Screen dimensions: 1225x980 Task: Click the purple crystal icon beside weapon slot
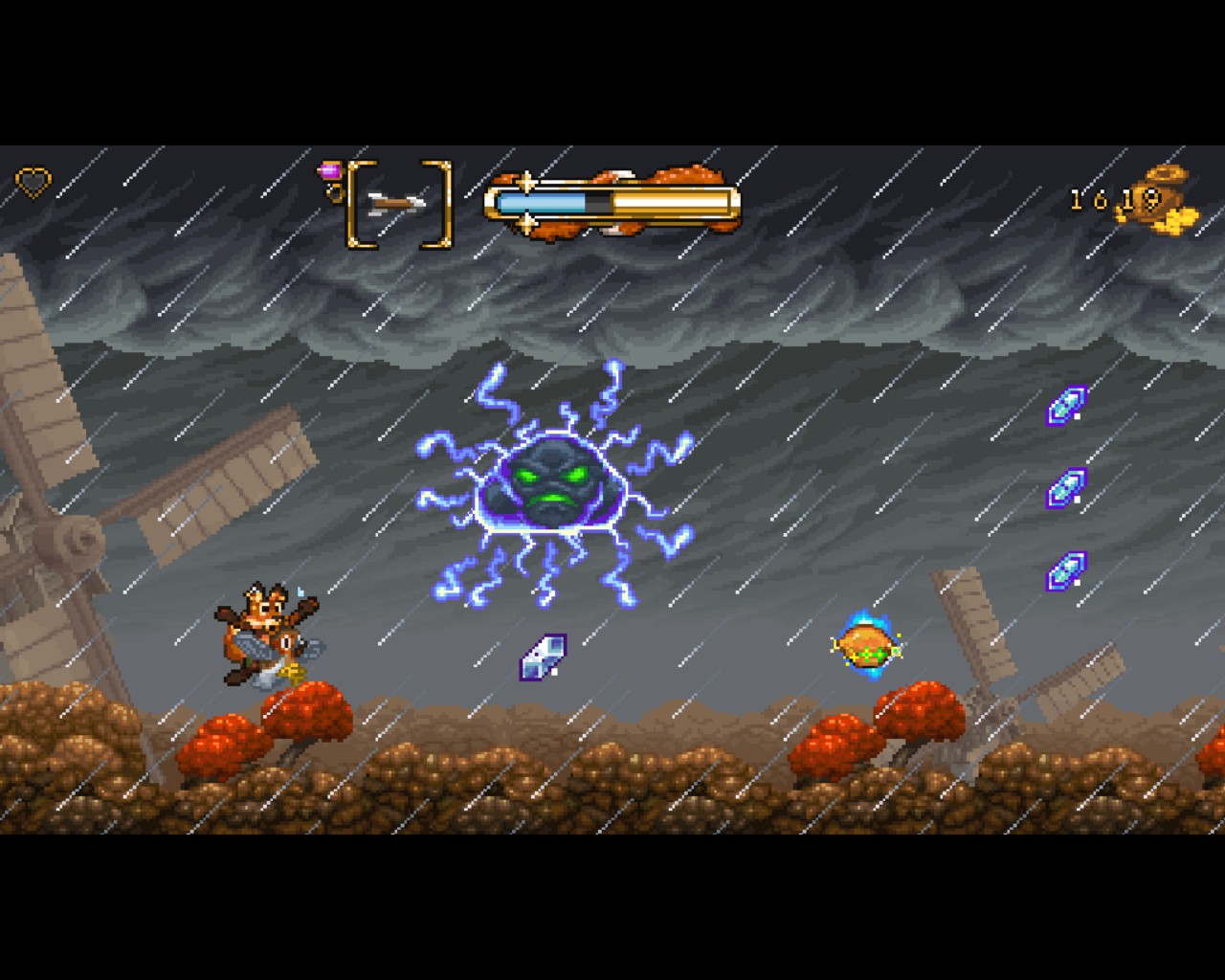pos(330,171)
